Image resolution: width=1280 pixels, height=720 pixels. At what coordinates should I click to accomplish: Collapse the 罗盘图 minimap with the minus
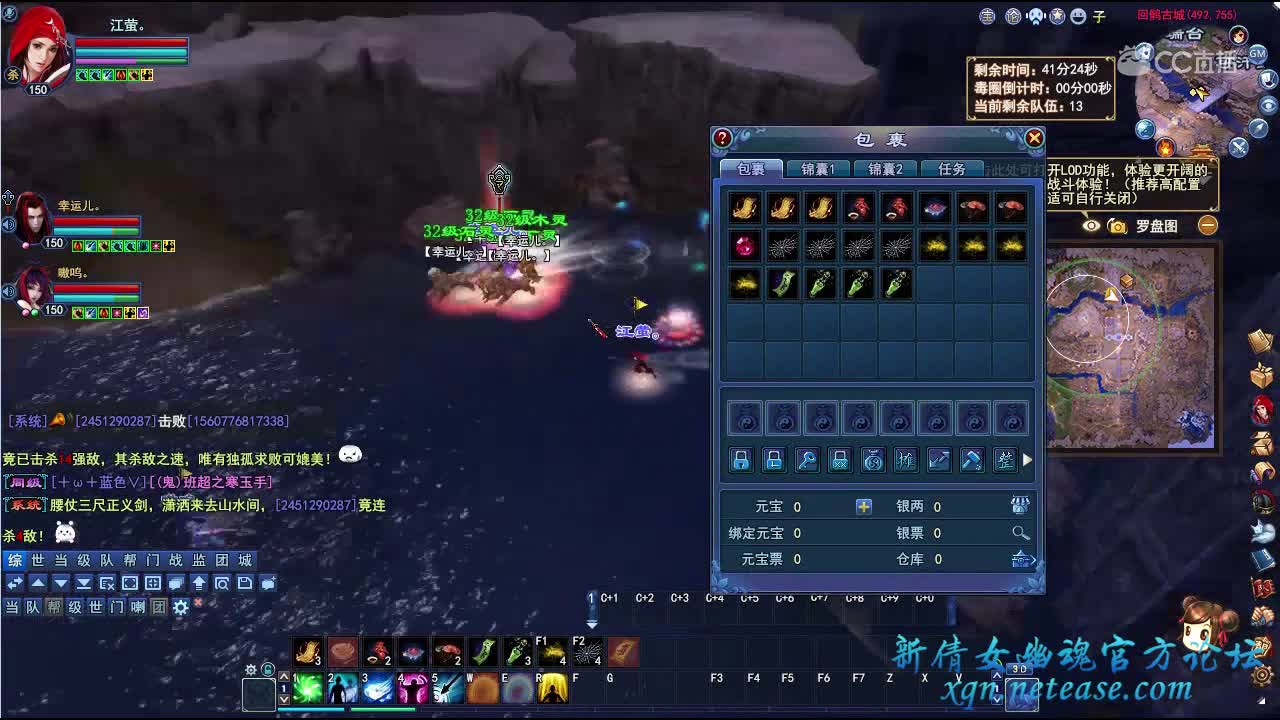click(x=1207, y=226)
